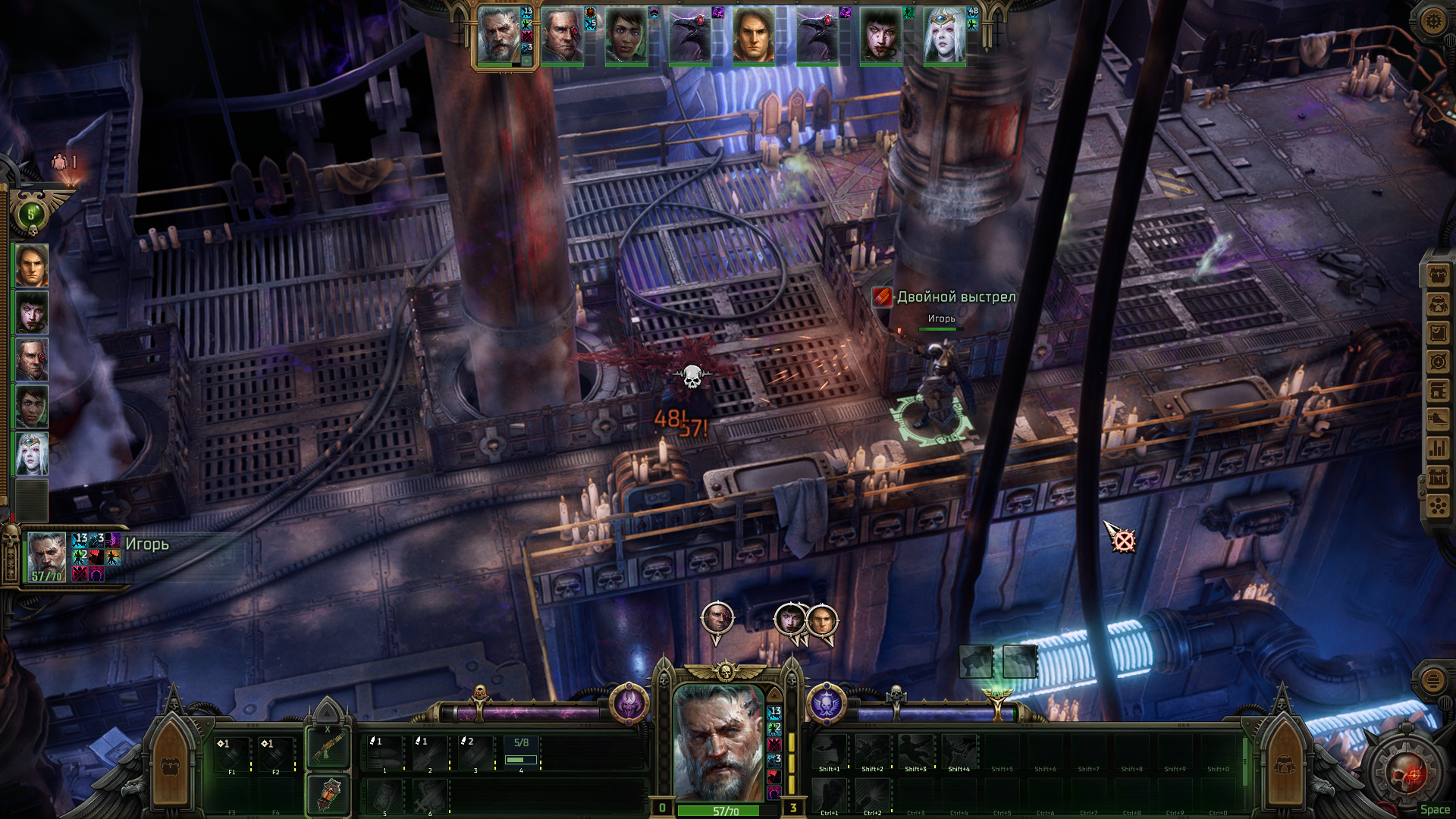Activate the Shift+1 ability slot
1456x819 pixels.
point(830,752)
